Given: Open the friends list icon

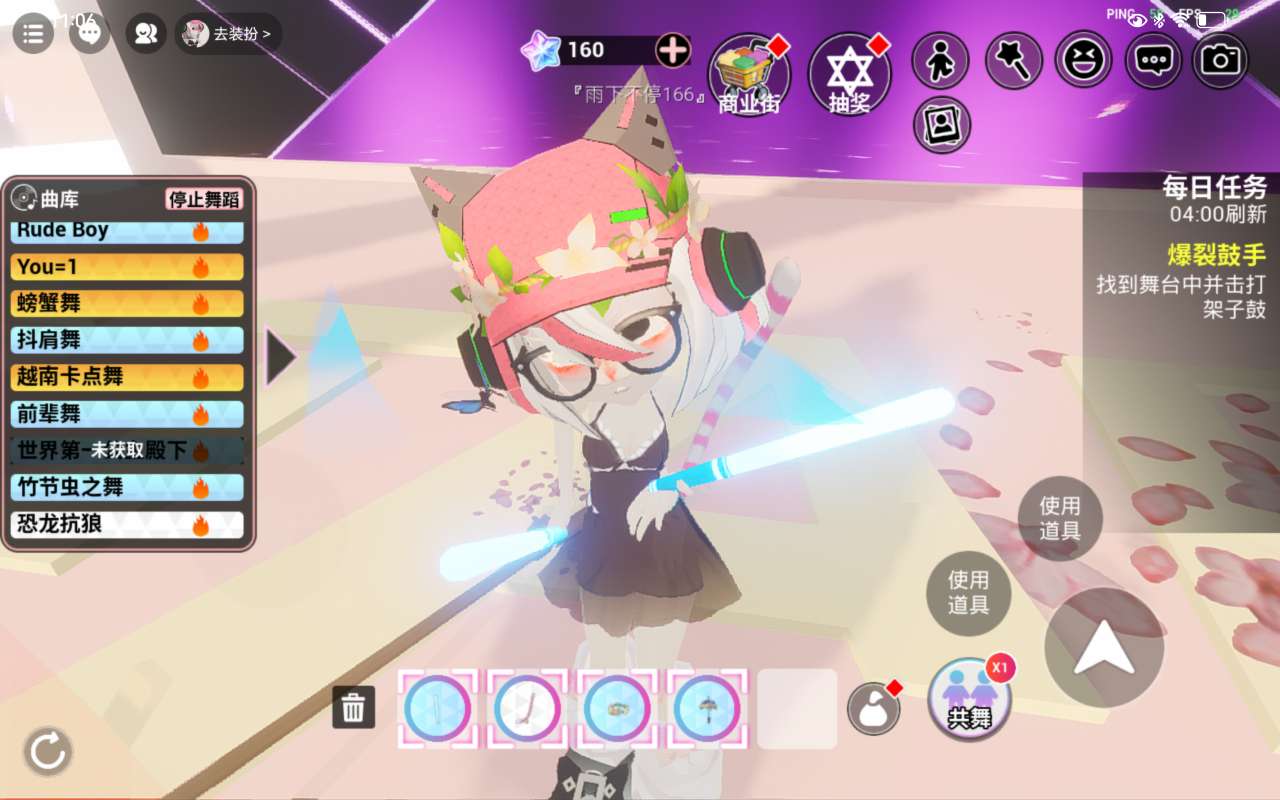Looking at the screenshot, I should point(146,34).
